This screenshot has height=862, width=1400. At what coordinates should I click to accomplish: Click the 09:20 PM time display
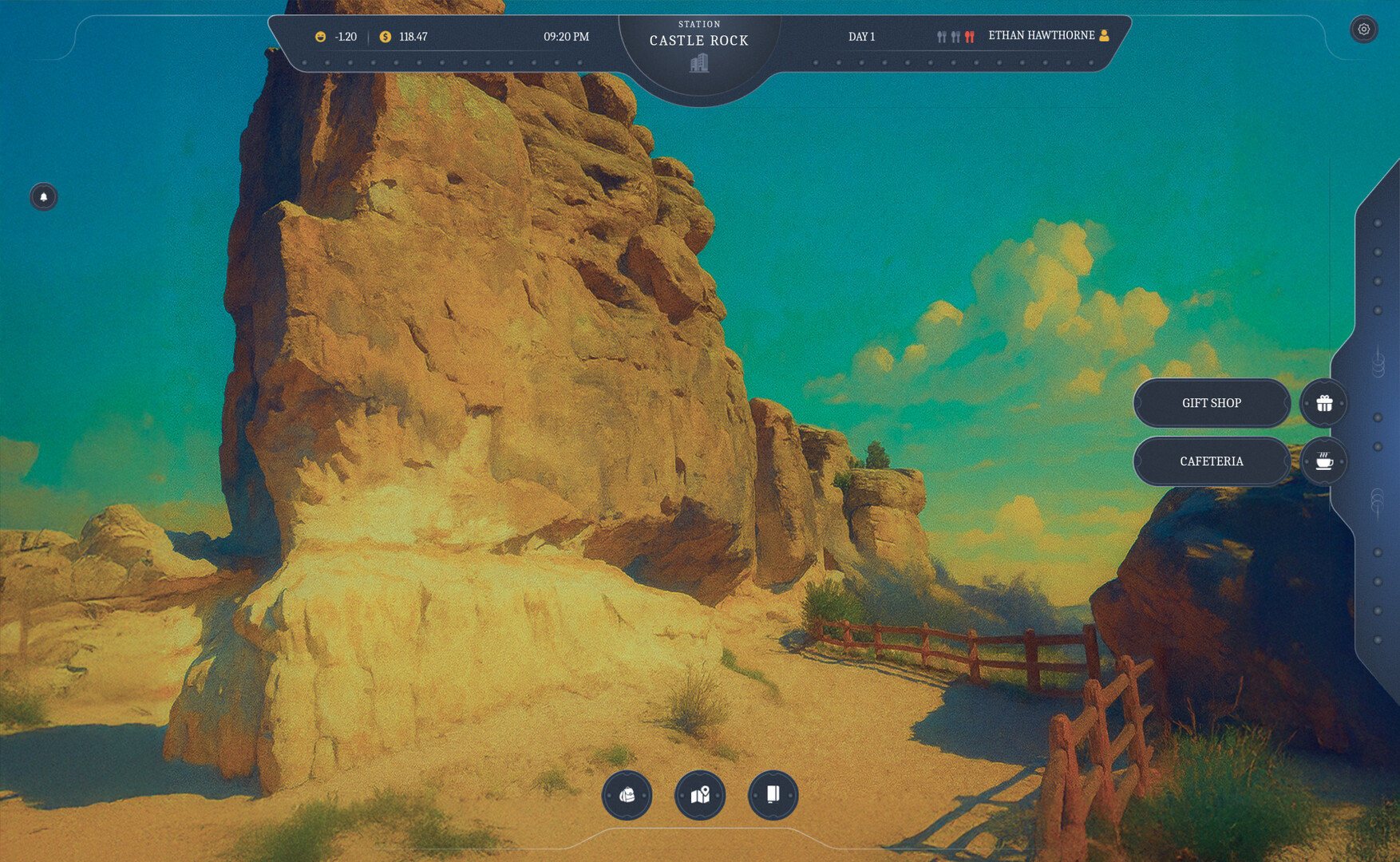pos(566,36)
